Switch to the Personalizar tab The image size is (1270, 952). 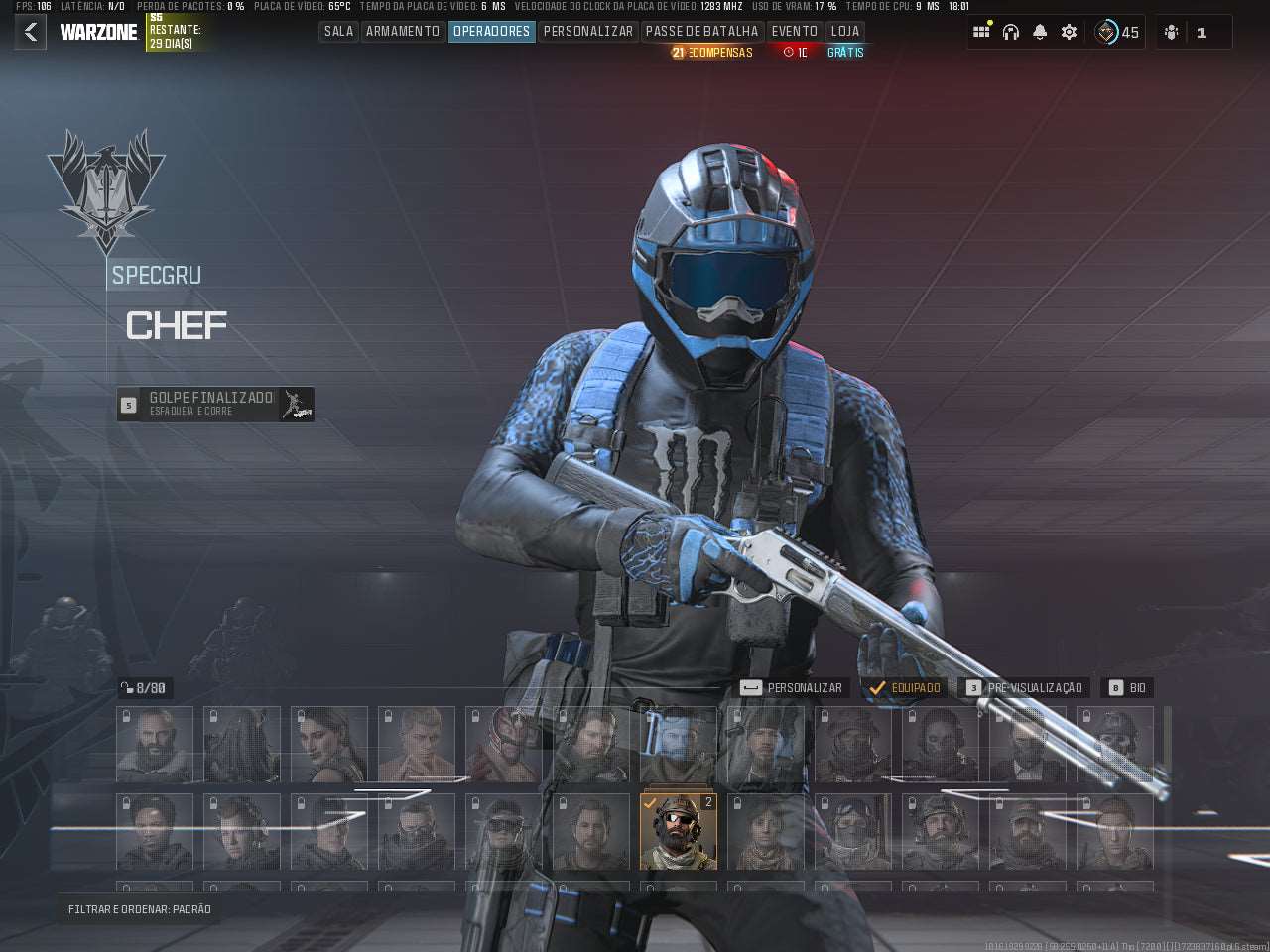(x=587, y=32)
